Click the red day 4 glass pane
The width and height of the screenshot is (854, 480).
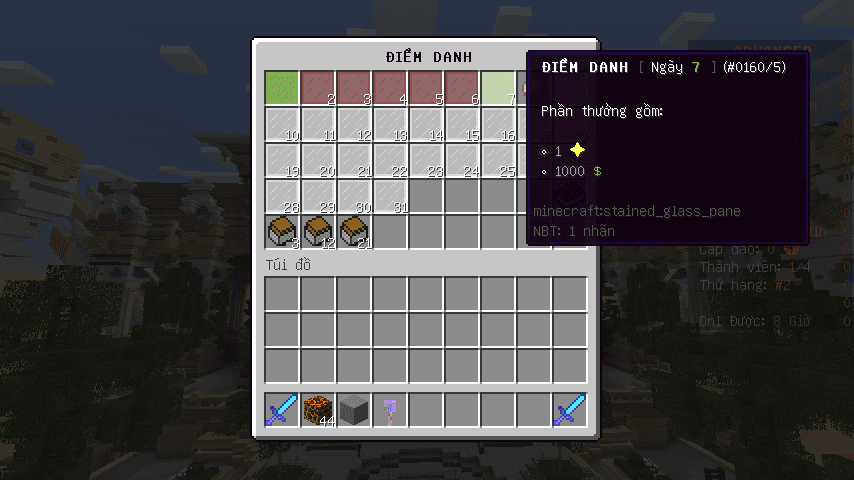pyautogui.click(x=390, y=88)
